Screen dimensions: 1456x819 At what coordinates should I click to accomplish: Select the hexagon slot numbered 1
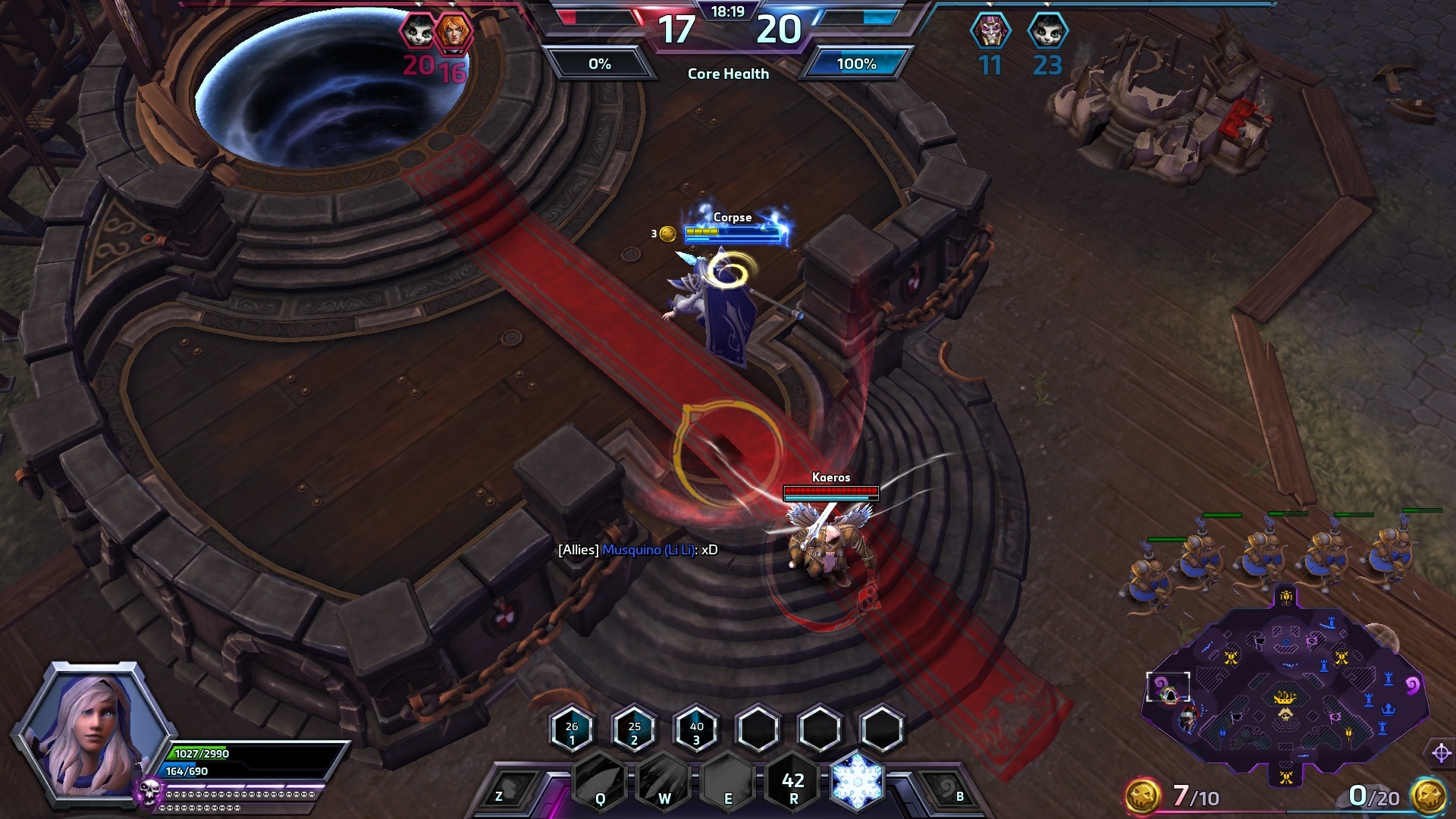click(572, 730)
